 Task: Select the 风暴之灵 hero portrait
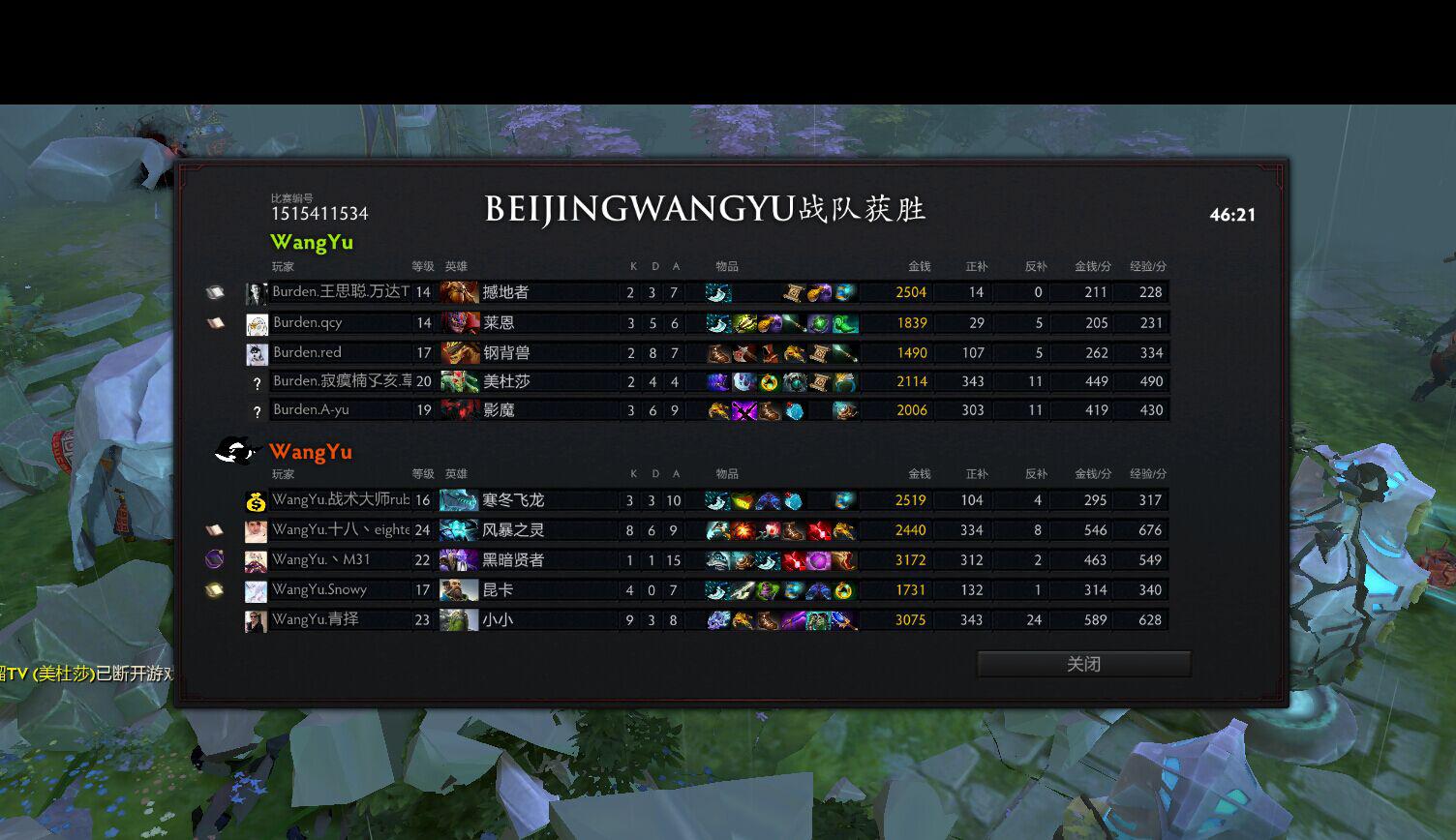459,530
